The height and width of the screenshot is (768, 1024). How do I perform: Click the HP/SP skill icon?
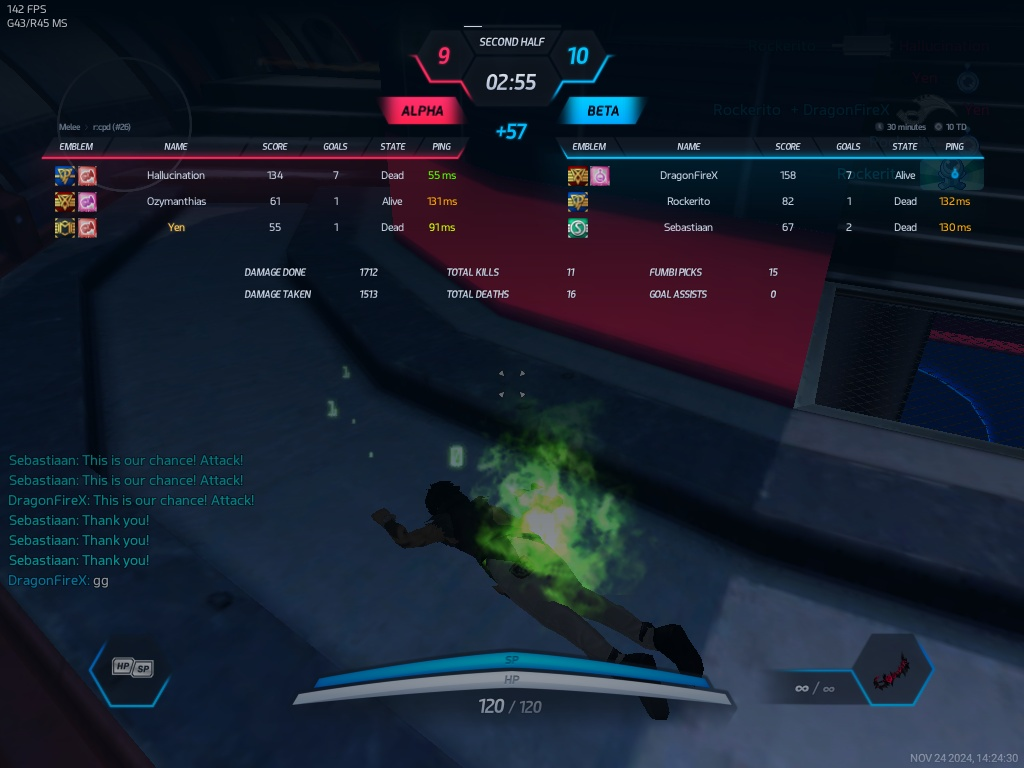(x=133, y=667)
